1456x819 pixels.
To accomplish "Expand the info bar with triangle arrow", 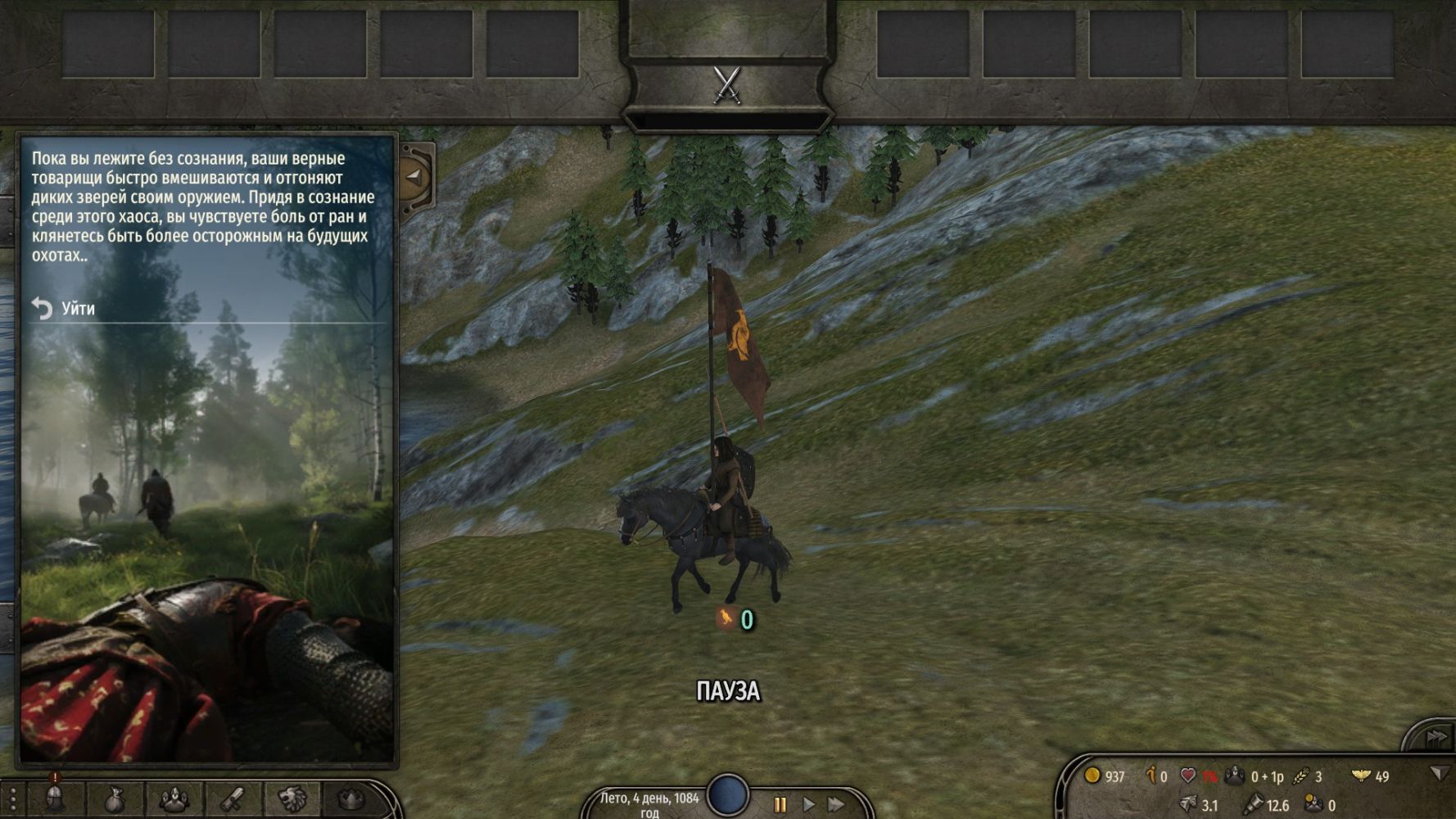I will [1439, 773].
